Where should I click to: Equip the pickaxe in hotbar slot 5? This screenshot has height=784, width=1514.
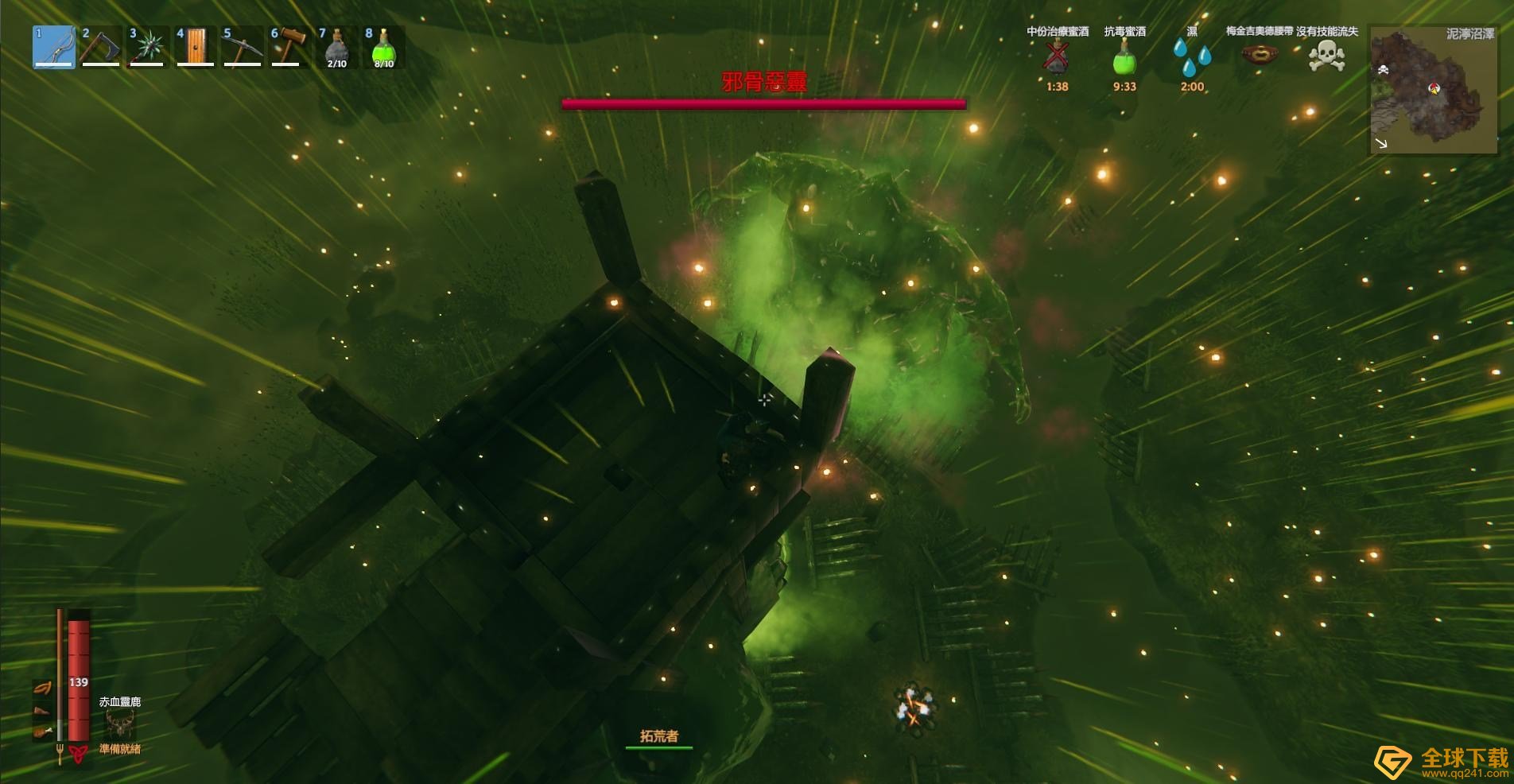tap(243, 47)
